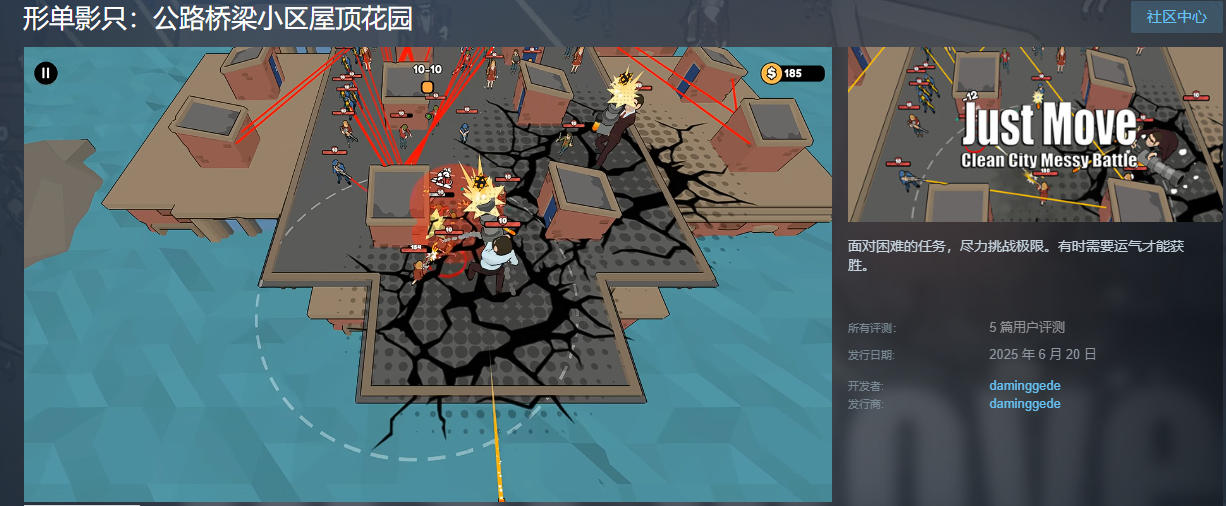Open the daminggede link beside 开发者
The image size is (1226, 506).
click(1025, 385)
